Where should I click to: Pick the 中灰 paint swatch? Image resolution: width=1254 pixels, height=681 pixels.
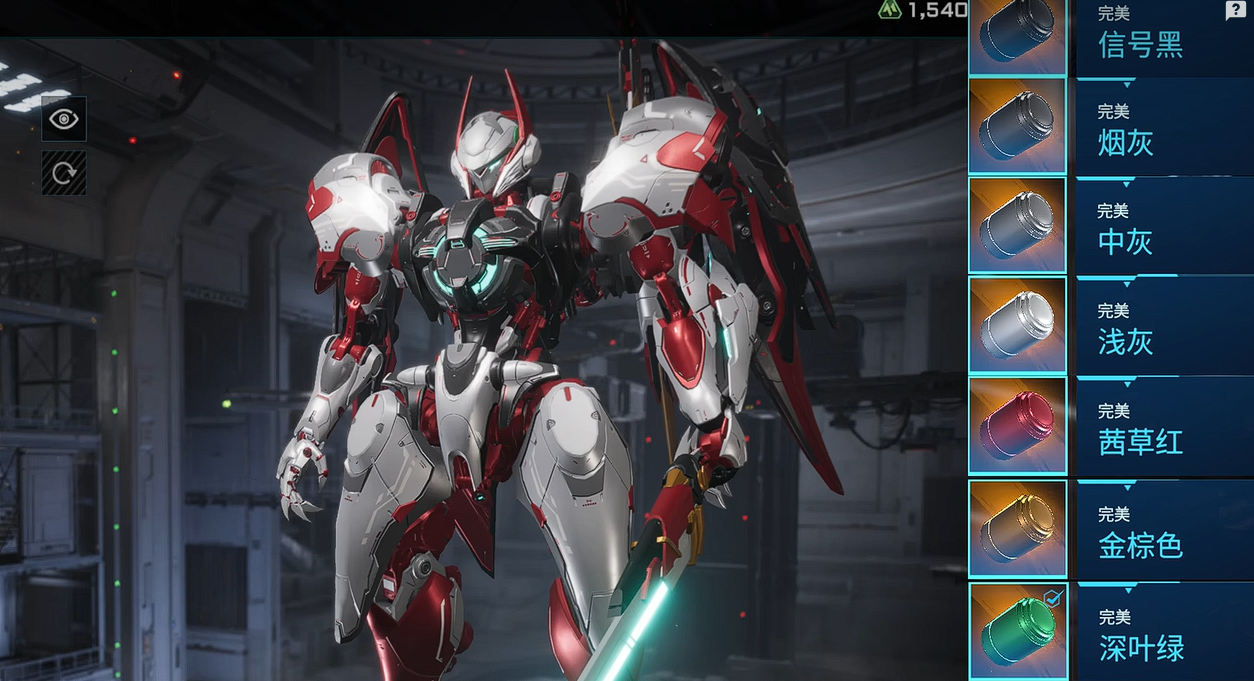coord(1017,225)
